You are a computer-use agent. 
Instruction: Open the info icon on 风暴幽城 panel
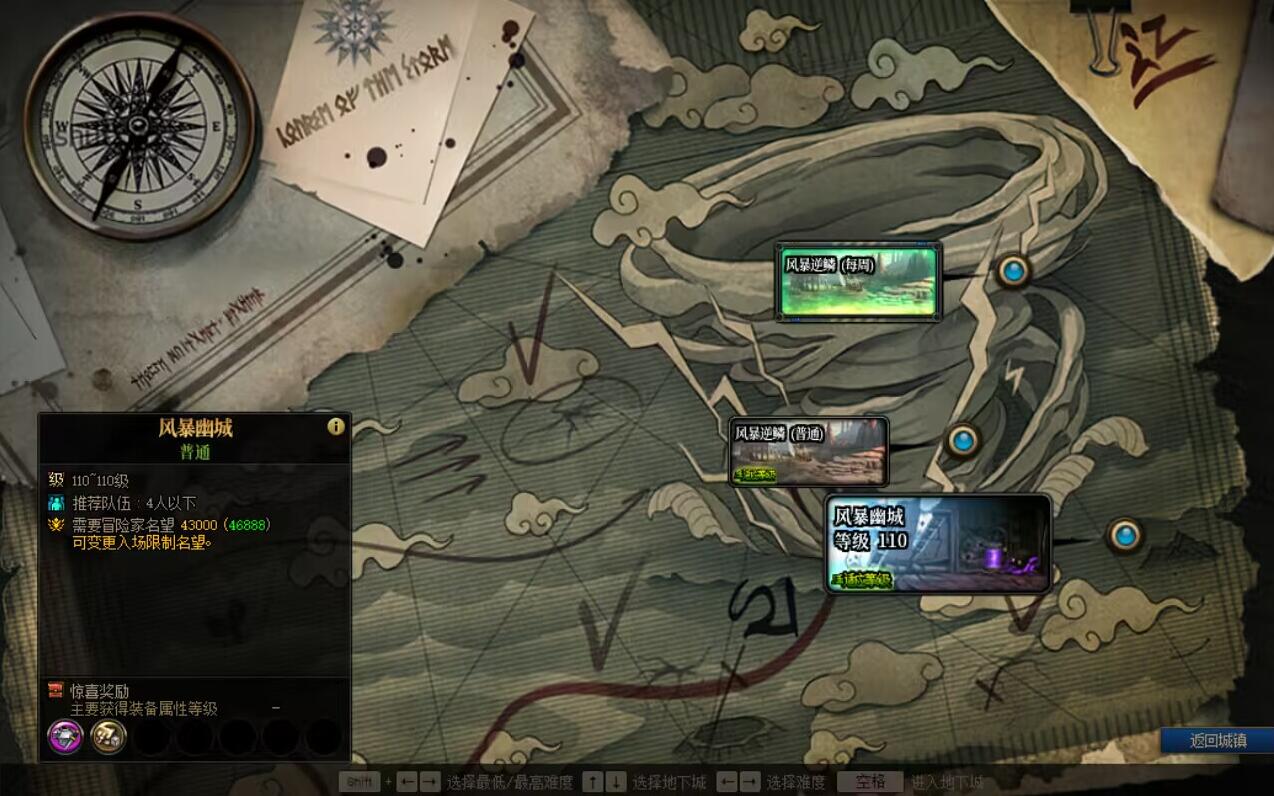[x=336, y=426]
